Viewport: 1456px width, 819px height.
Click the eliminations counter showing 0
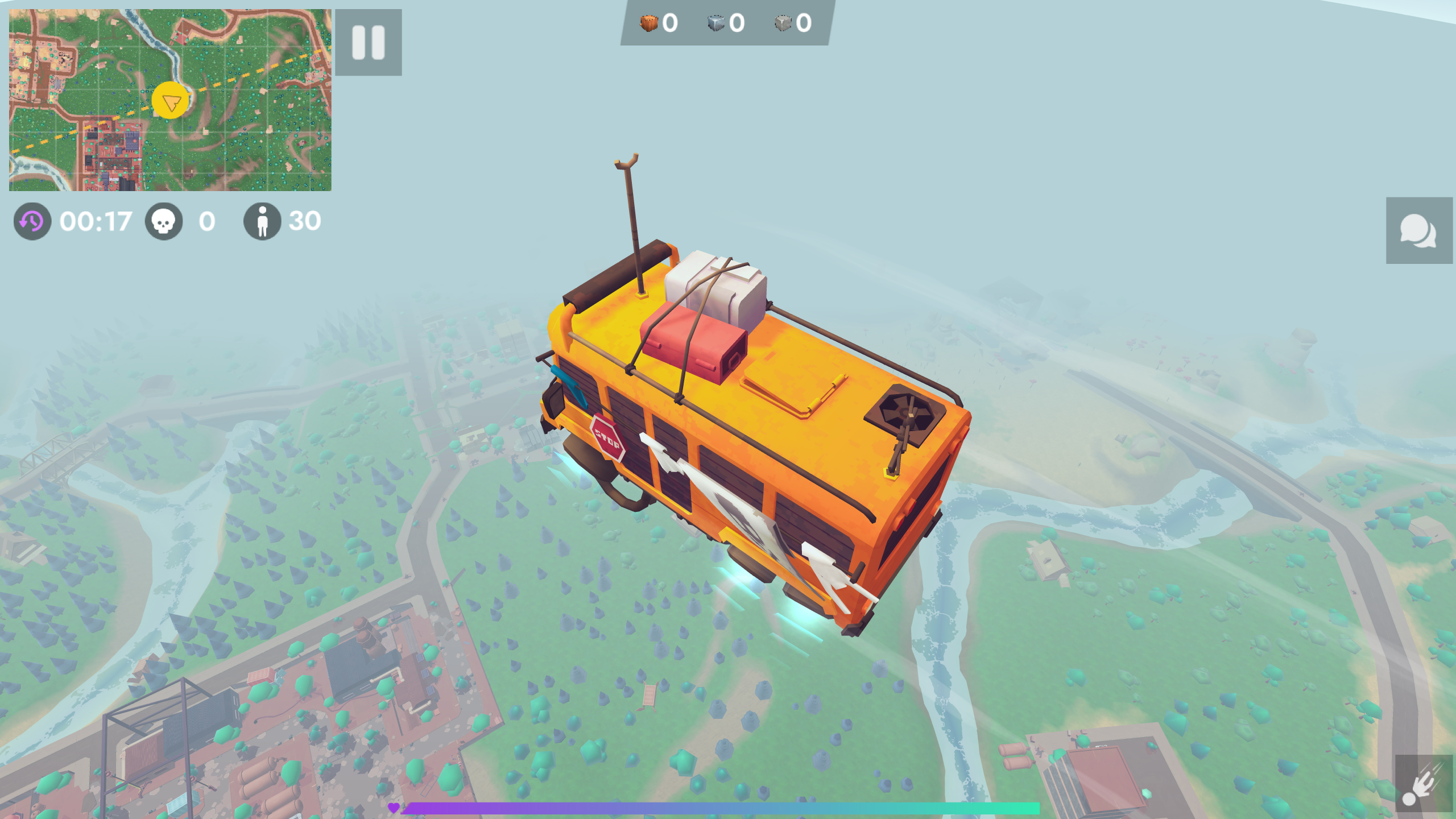(206, 222)
